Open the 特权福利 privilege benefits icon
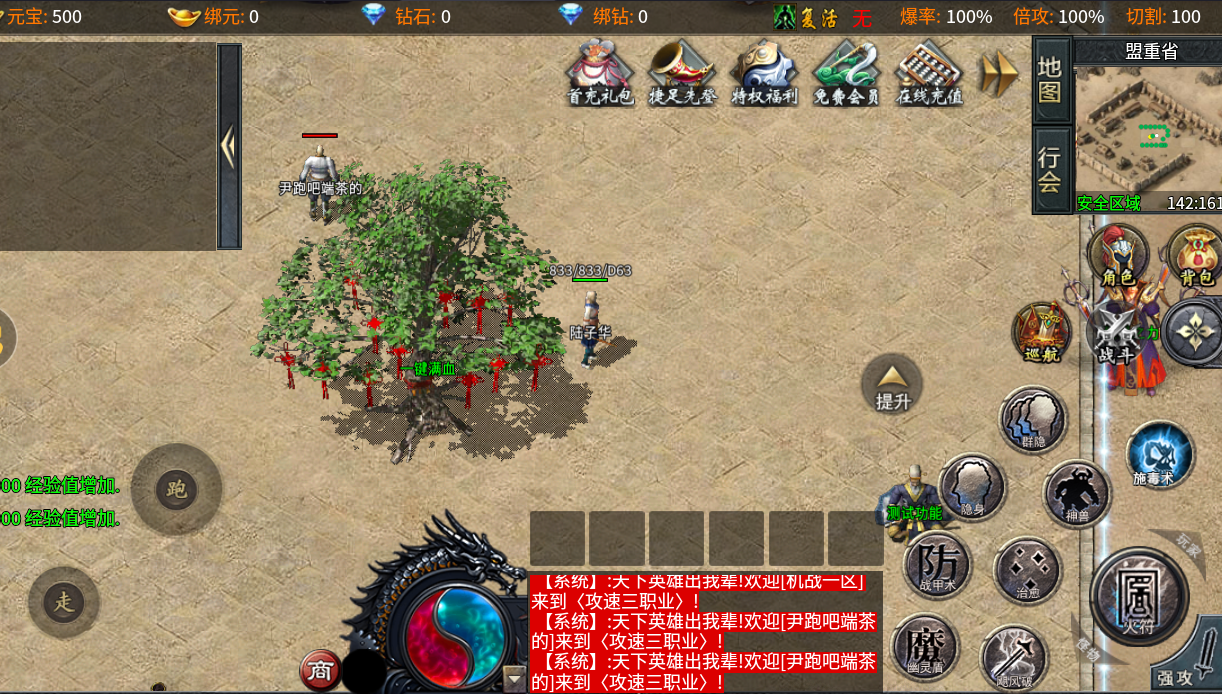The width and height of the screenshot is (1222, 694). pyautogui.click(x=764, y=72)
